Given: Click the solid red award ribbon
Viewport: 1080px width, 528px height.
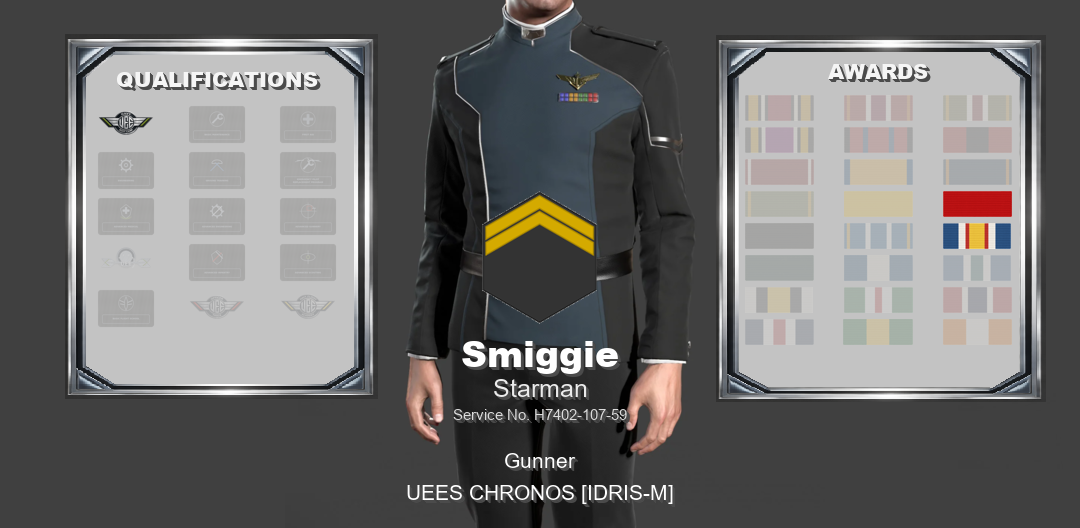Looking at the screenshot, I should tap(977, 204).
